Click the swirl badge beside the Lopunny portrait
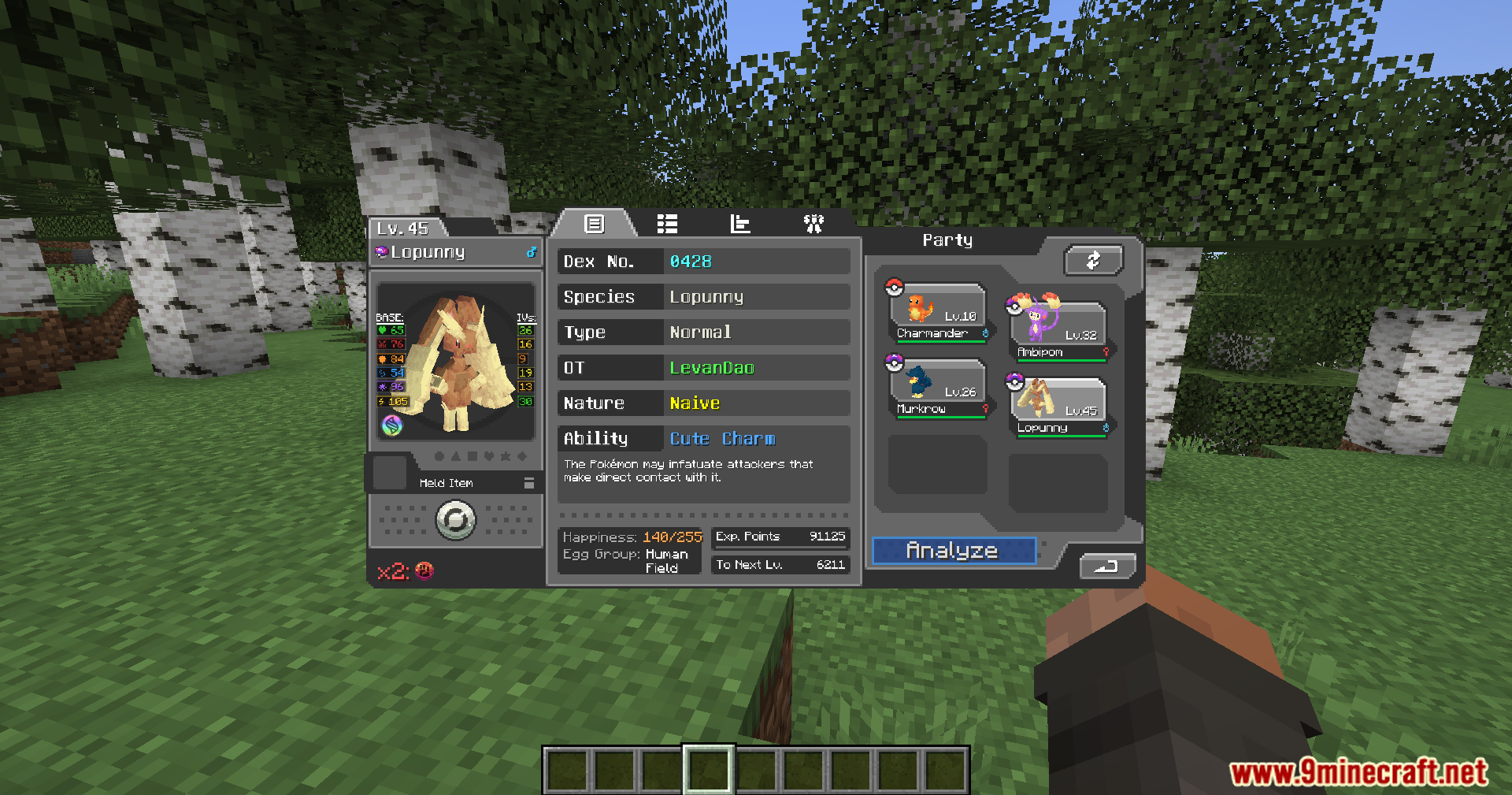 [392, 425]
